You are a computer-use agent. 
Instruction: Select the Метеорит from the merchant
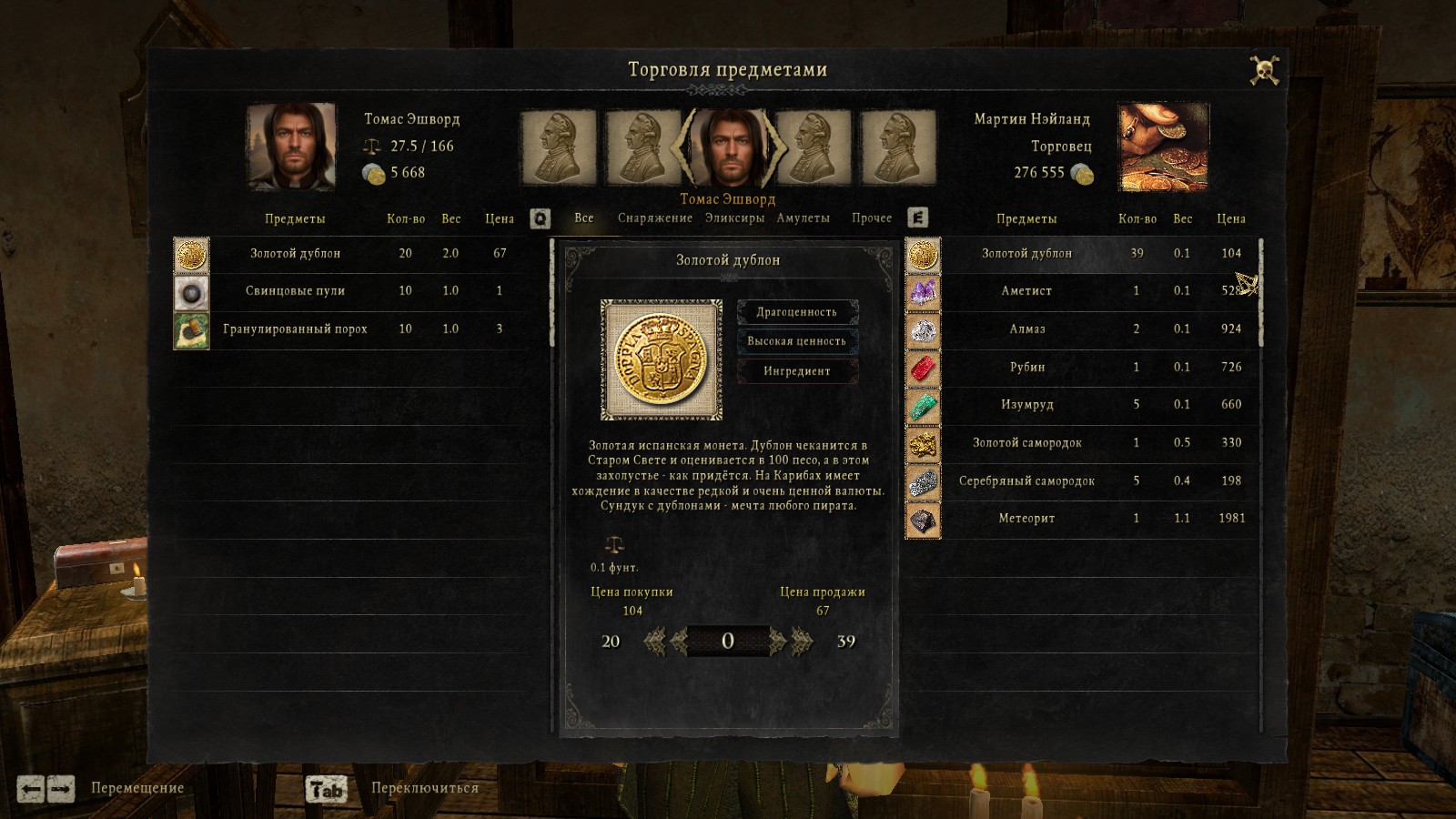(x=1026, y=519)
